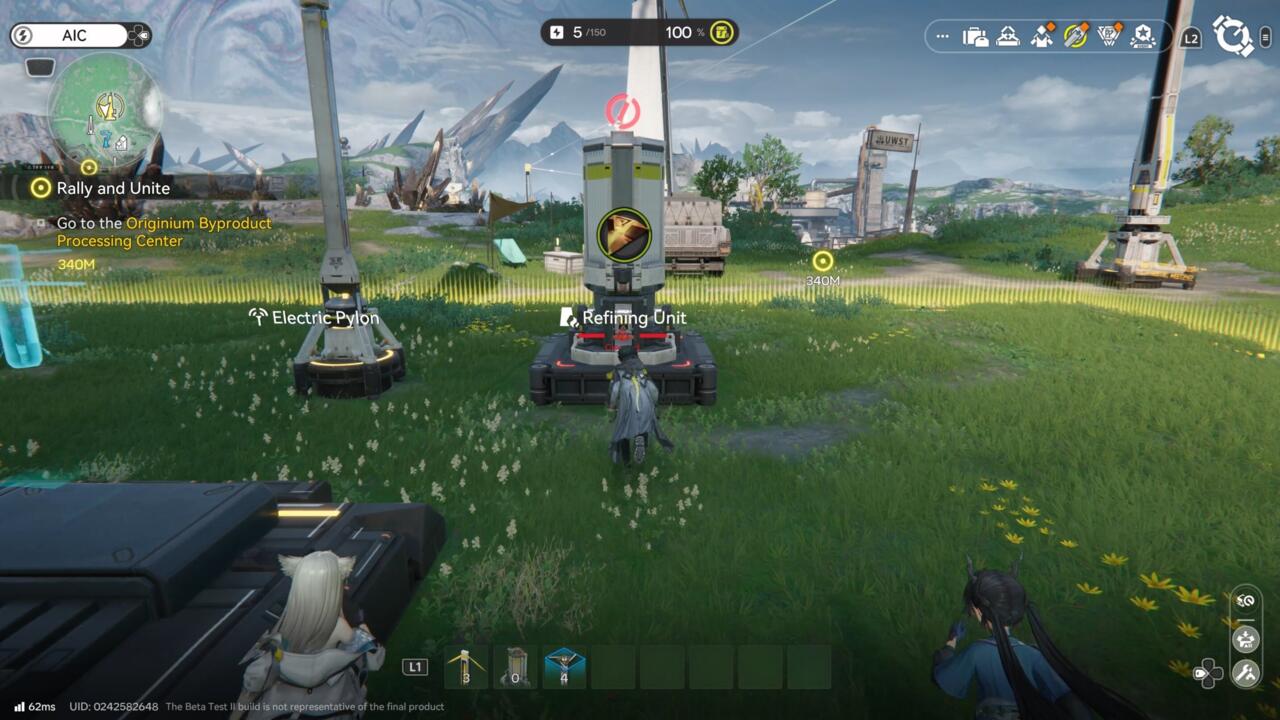Open the BP battle pass icon
Viewport: 1280px width, 720px height.
[1109, 37]
